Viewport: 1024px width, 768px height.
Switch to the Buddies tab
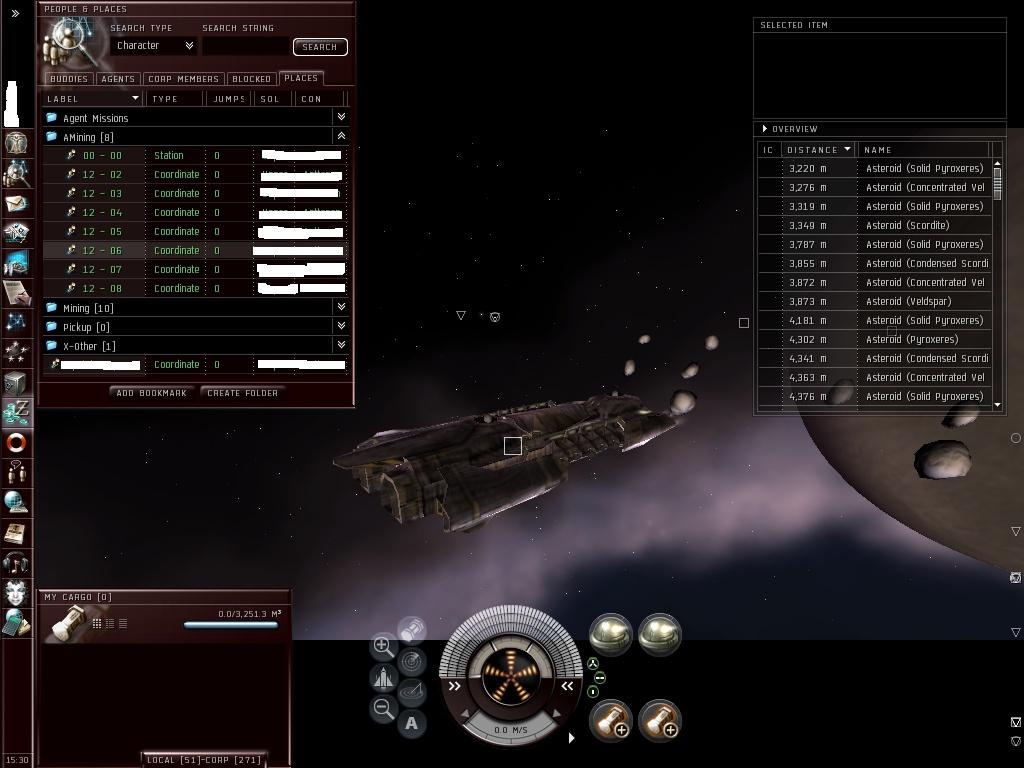pos(69,78)
